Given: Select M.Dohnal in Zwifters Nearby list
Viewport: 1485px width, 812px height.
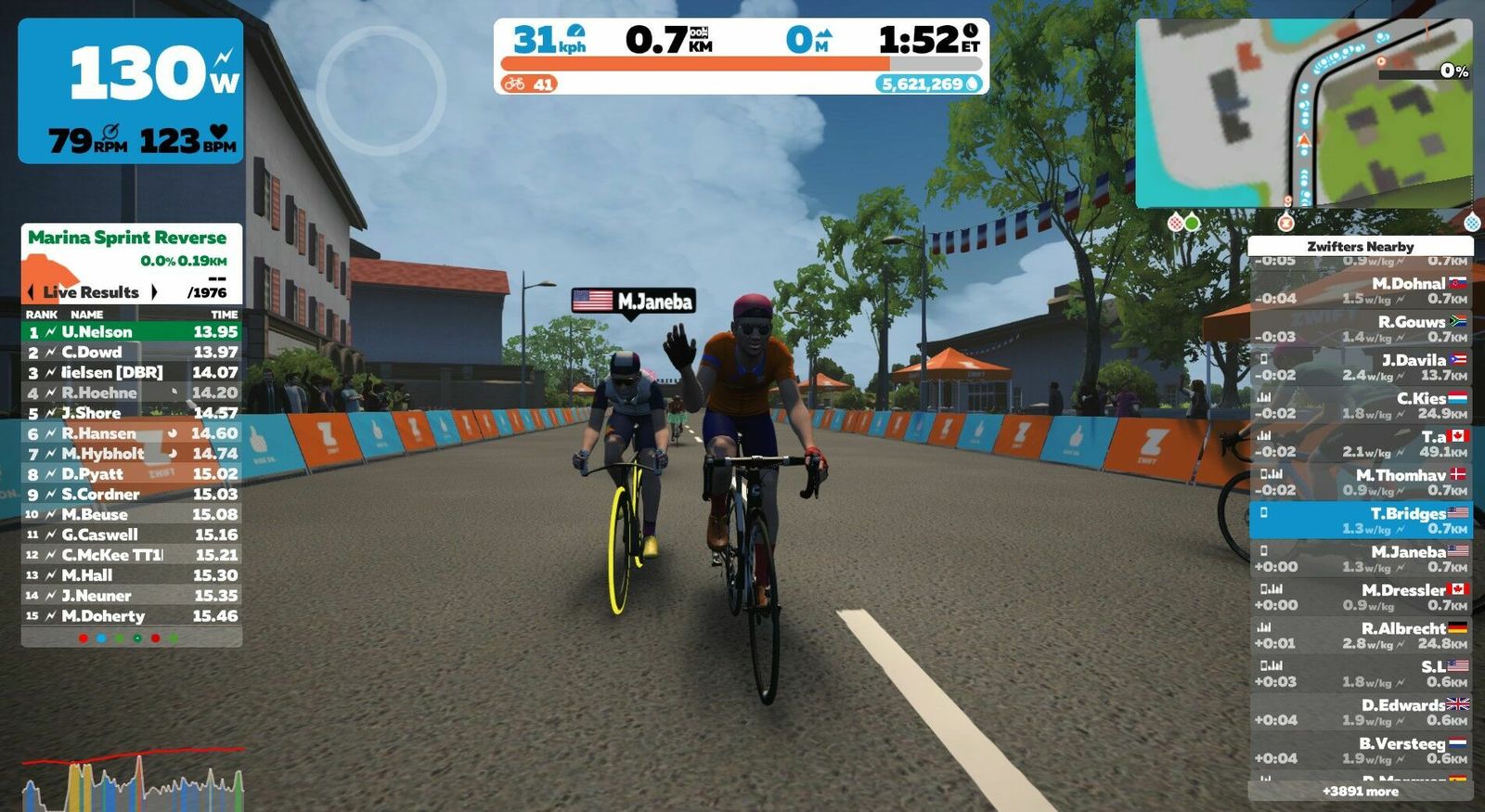Looking at the screenshot, I should tap(1361, 290).
